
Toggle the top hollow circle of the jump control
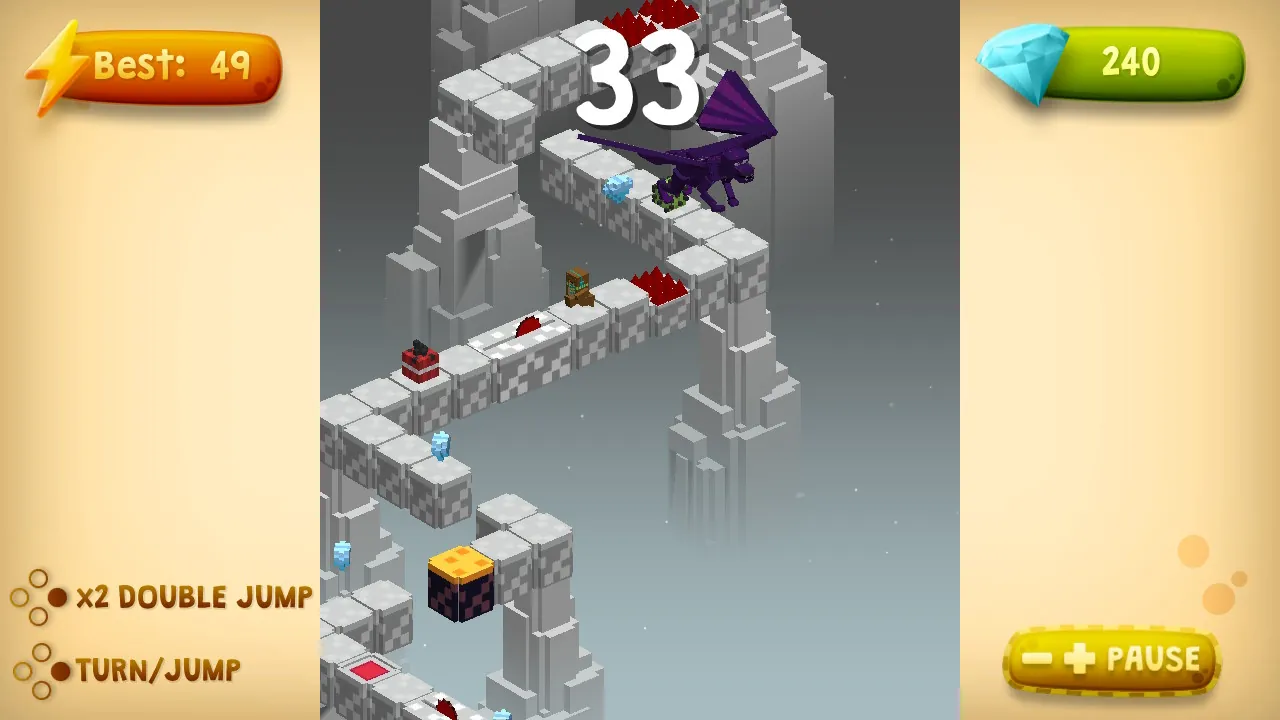37,578
